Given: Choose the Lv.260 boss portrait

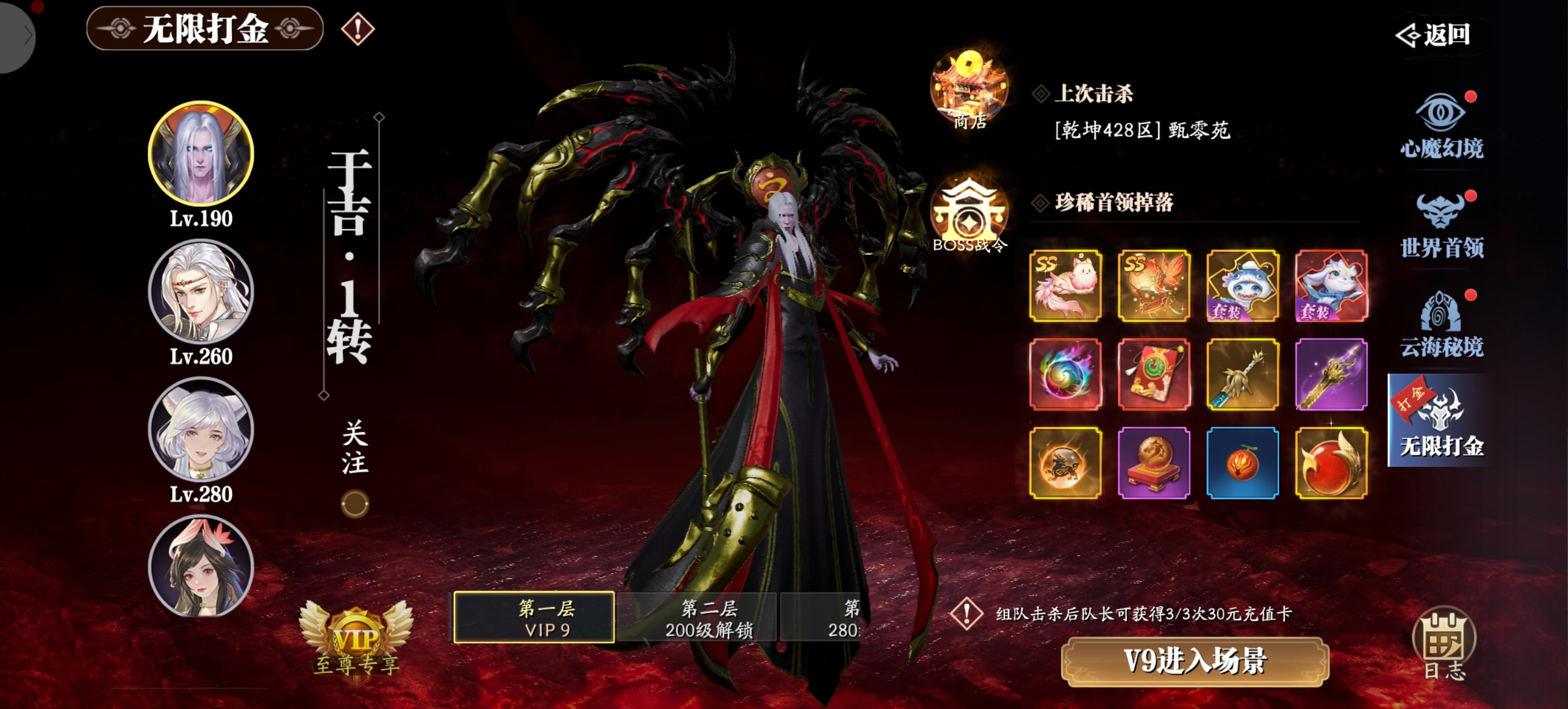Looking at the screenshot, I should click(x=201, y=291).
